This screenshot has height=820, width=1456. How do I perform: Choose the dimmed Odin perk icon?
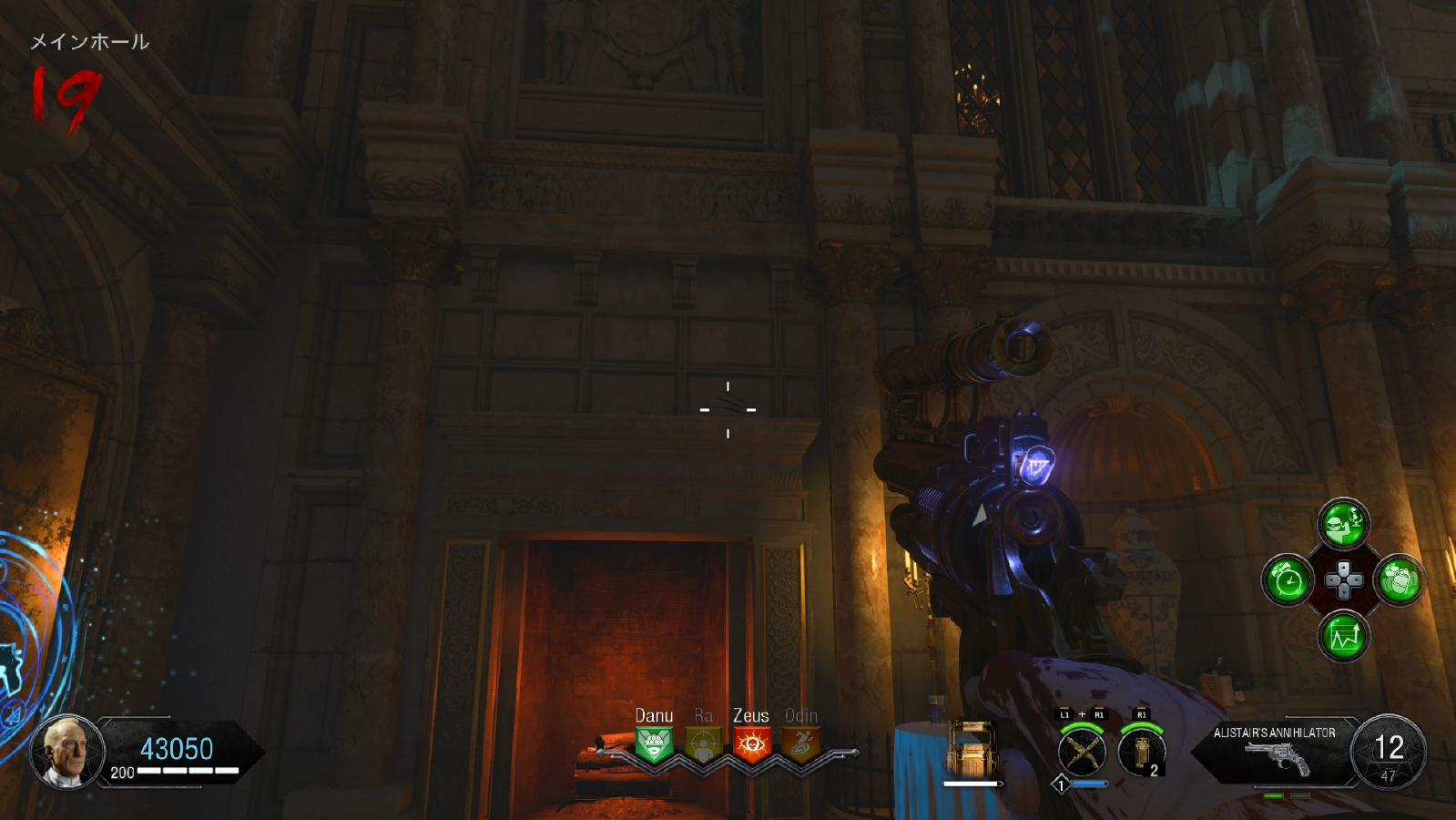[800, 745]
